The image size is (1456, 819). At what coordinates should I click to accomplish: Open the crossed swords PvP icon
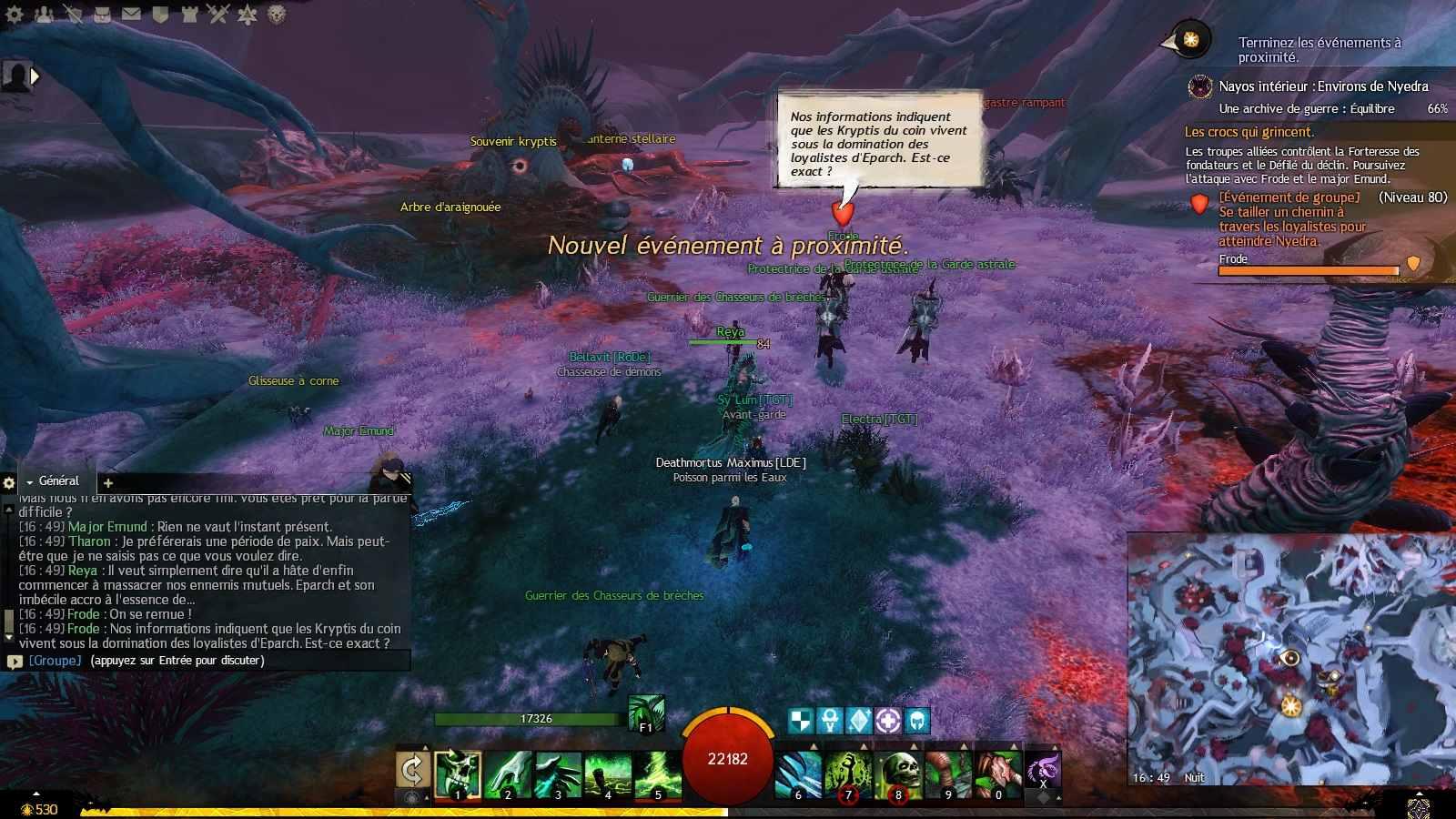[x=217, y=14]
